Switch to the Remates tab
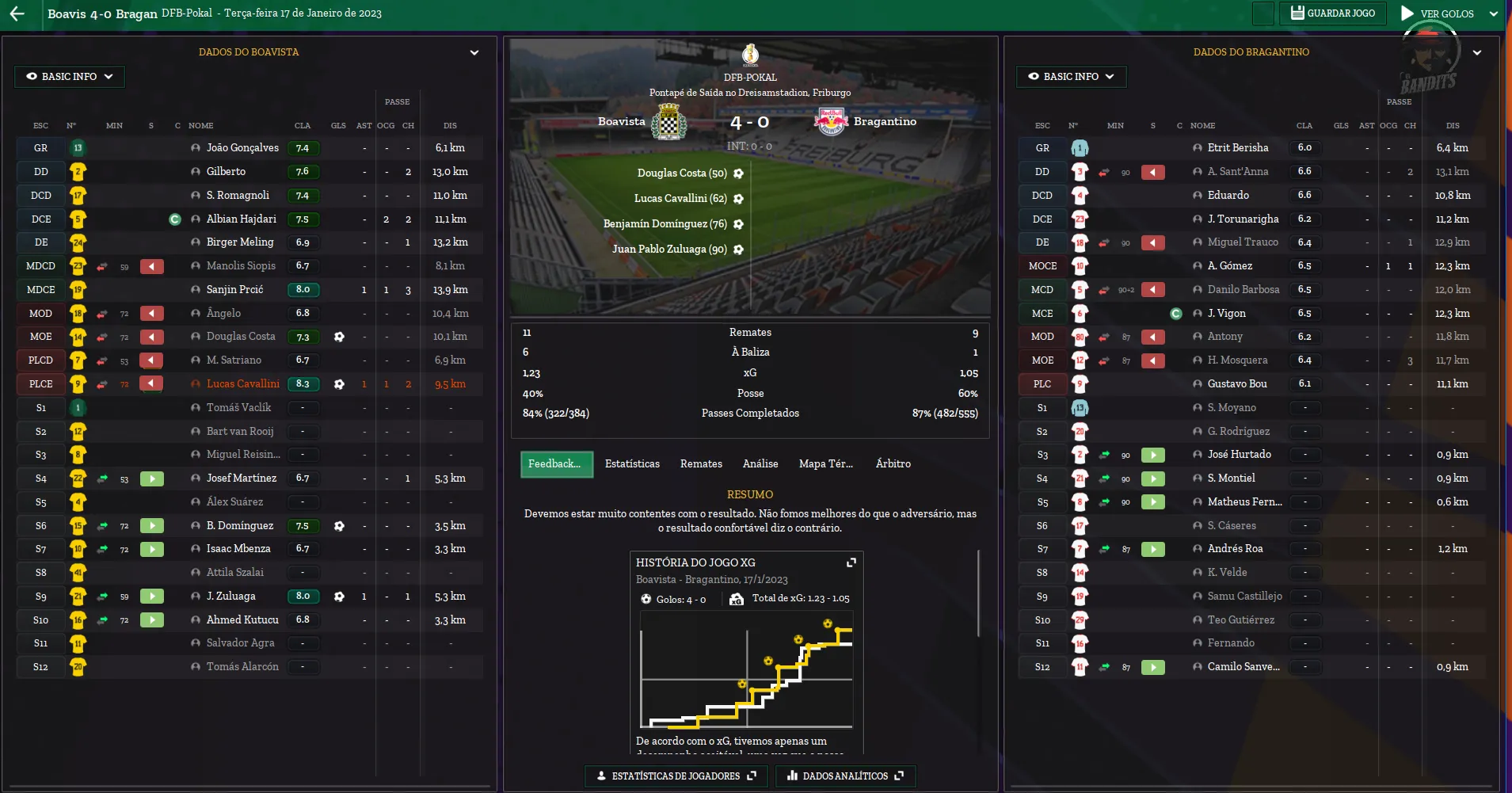The width and height of the screenshot is (1512, 793). (701, 464)
